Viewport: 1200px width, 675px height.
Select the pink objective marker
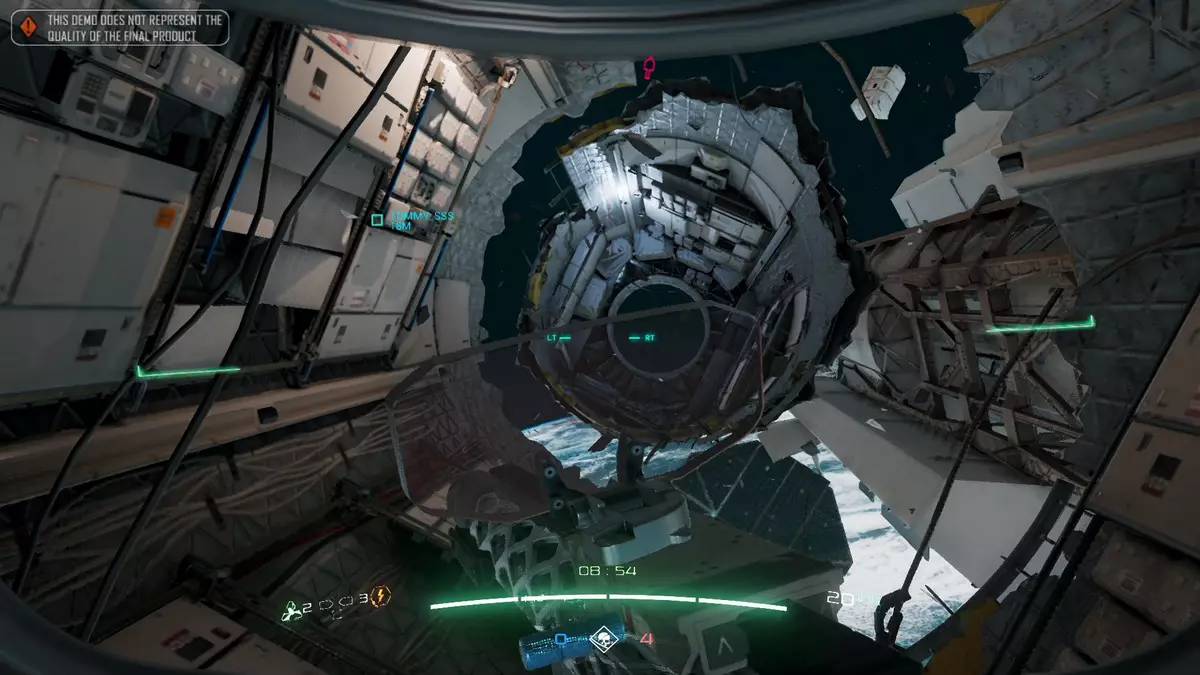pyautogui.click(x=649, y=67)
